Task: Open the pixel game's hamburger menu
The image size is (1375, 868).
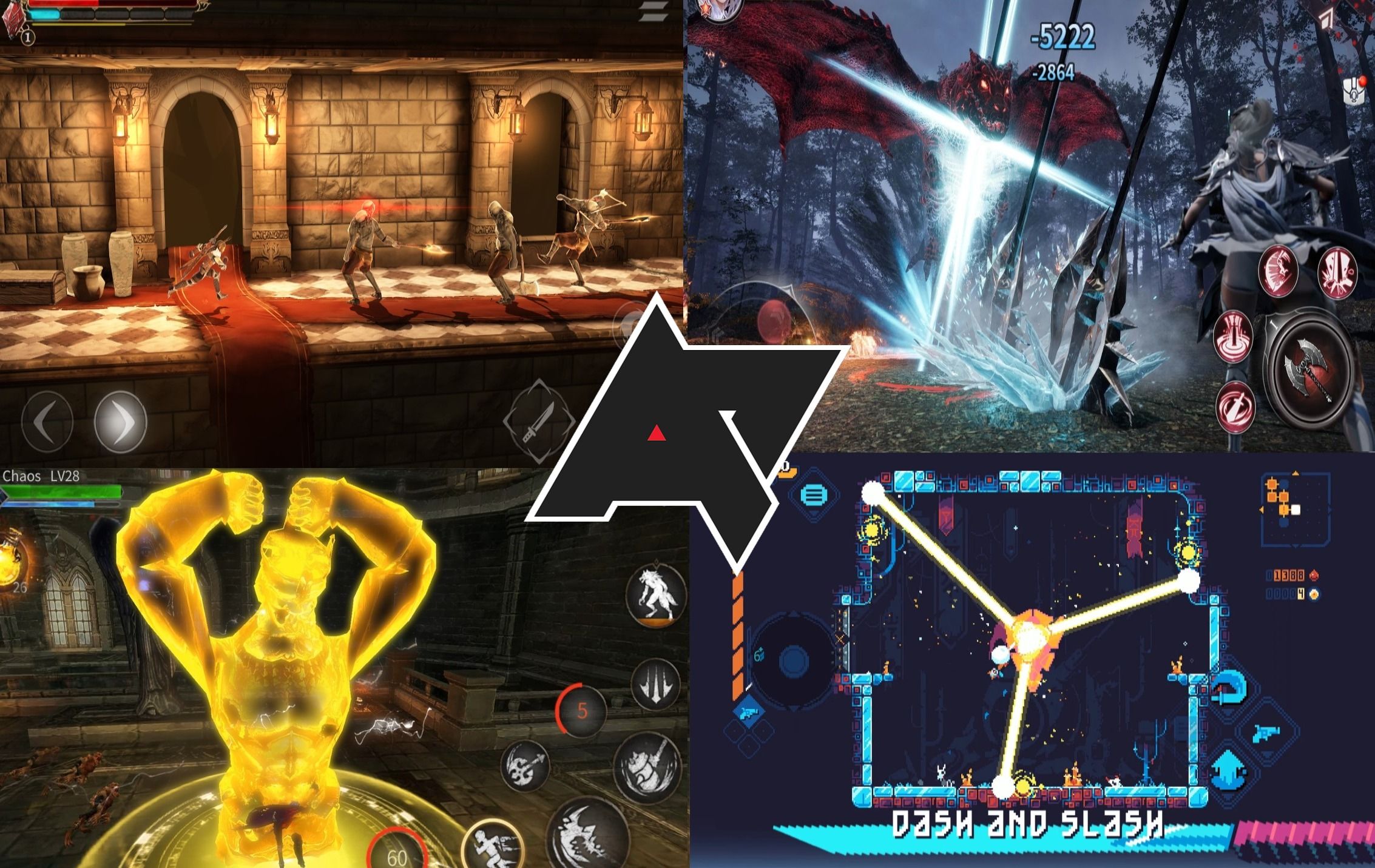Action: click(x=814, y=495)
